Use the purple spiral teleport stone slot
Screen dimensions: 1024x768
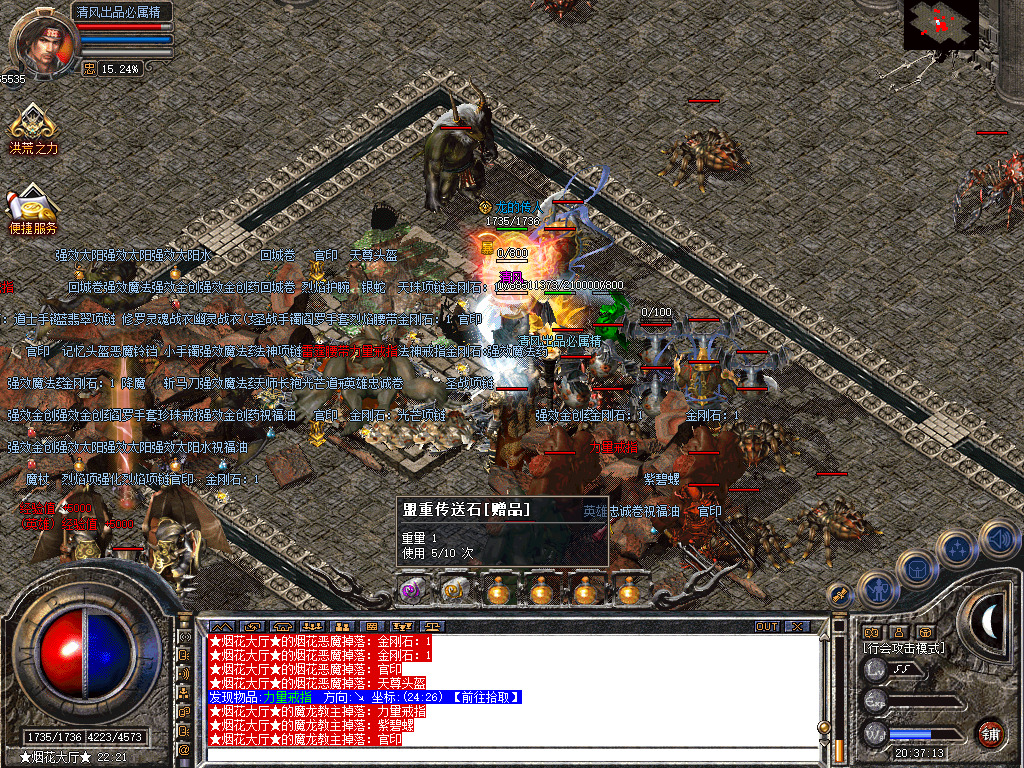(412, 591)
